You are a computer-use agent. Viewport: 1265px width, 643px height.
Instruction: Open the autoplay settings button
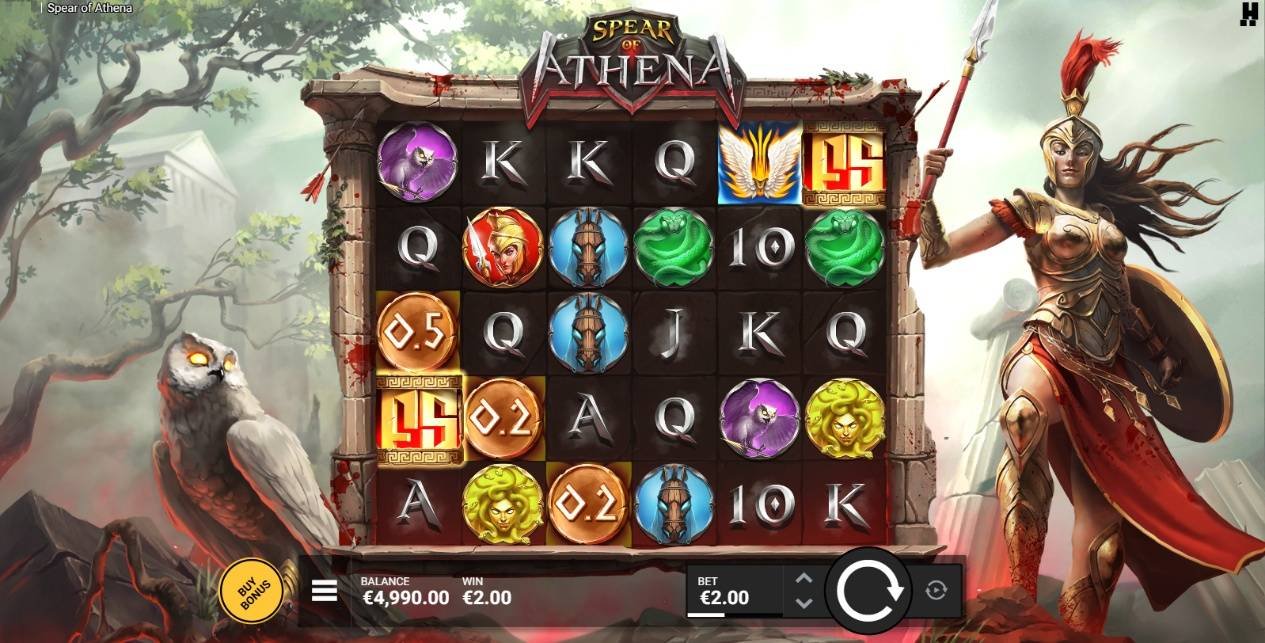936,591
